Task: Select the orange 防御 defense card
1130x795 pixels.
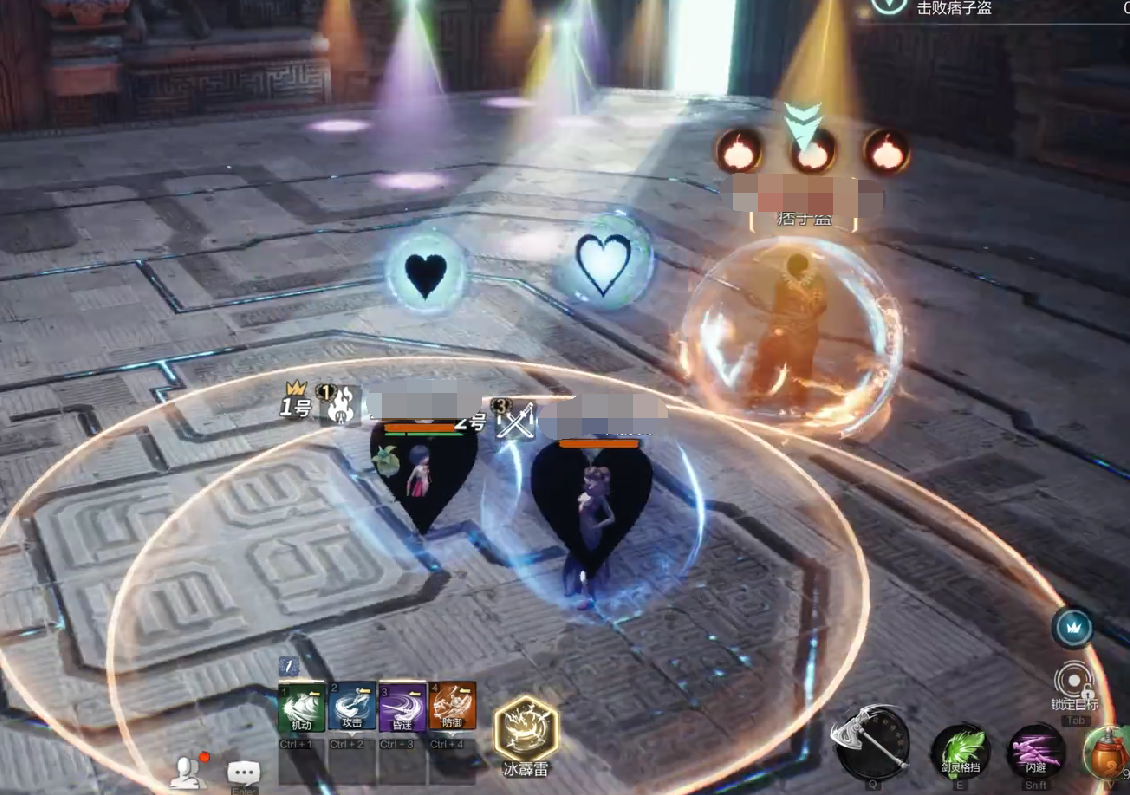Action: (x=452, y=706)
